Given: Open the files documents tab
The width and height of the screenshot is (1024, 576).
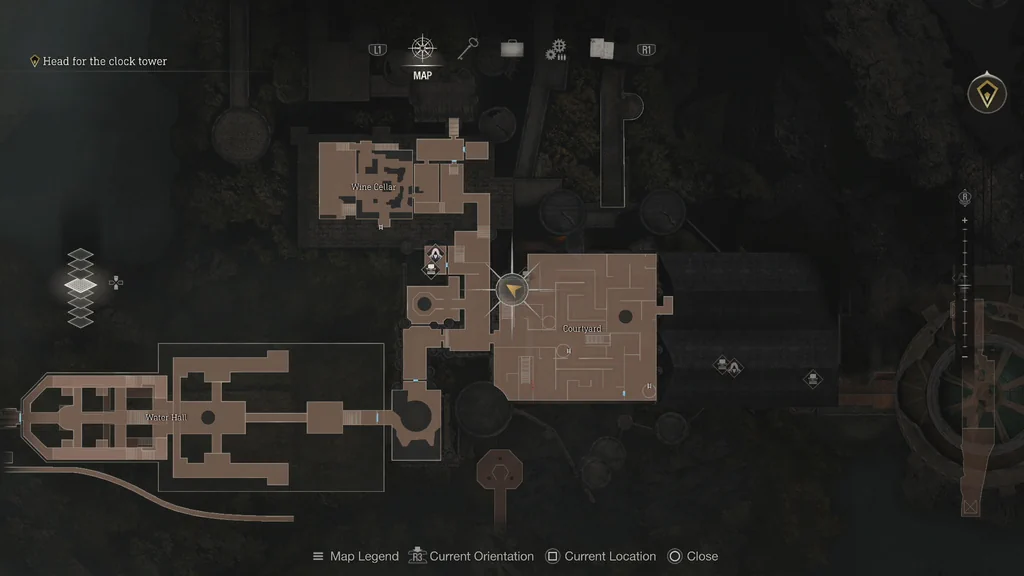Looking at the screenshot, I should tap(601, 49).
